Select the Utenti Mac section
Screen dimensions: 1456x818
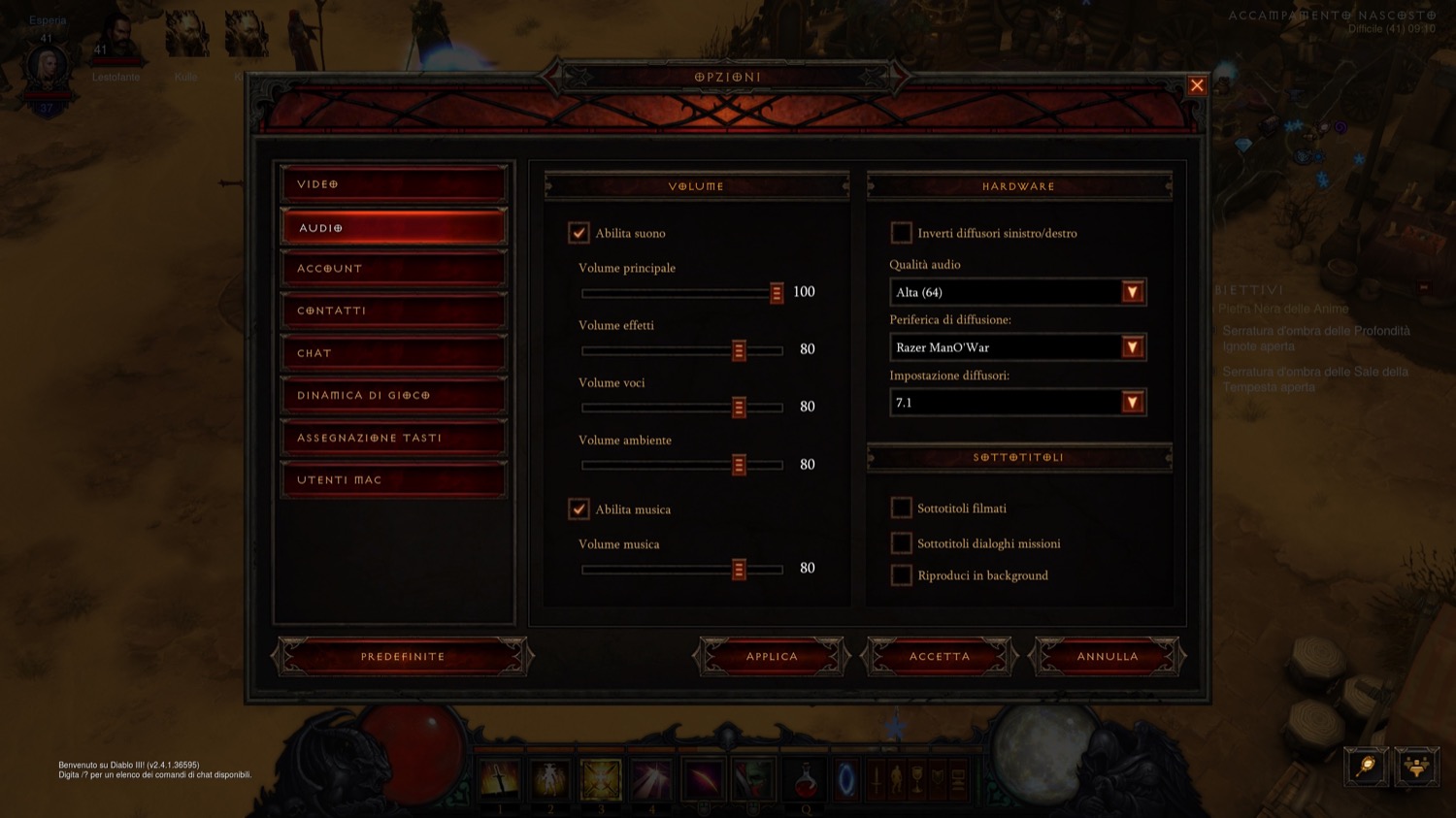coord(393,480)
